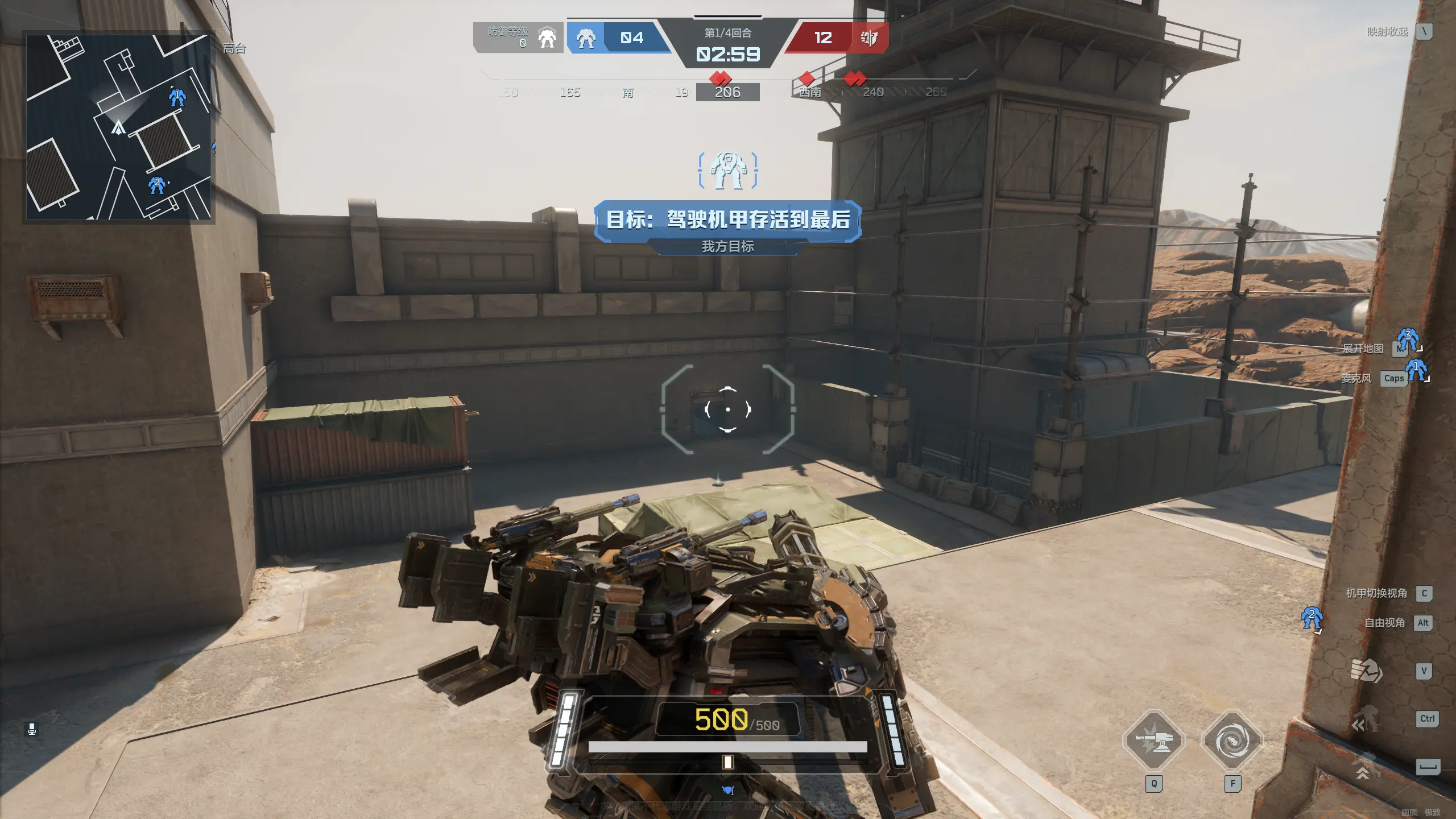Activate the turret cannon ability
Viewport: 1456px width, 819px height.
(x=1153, y=741)
